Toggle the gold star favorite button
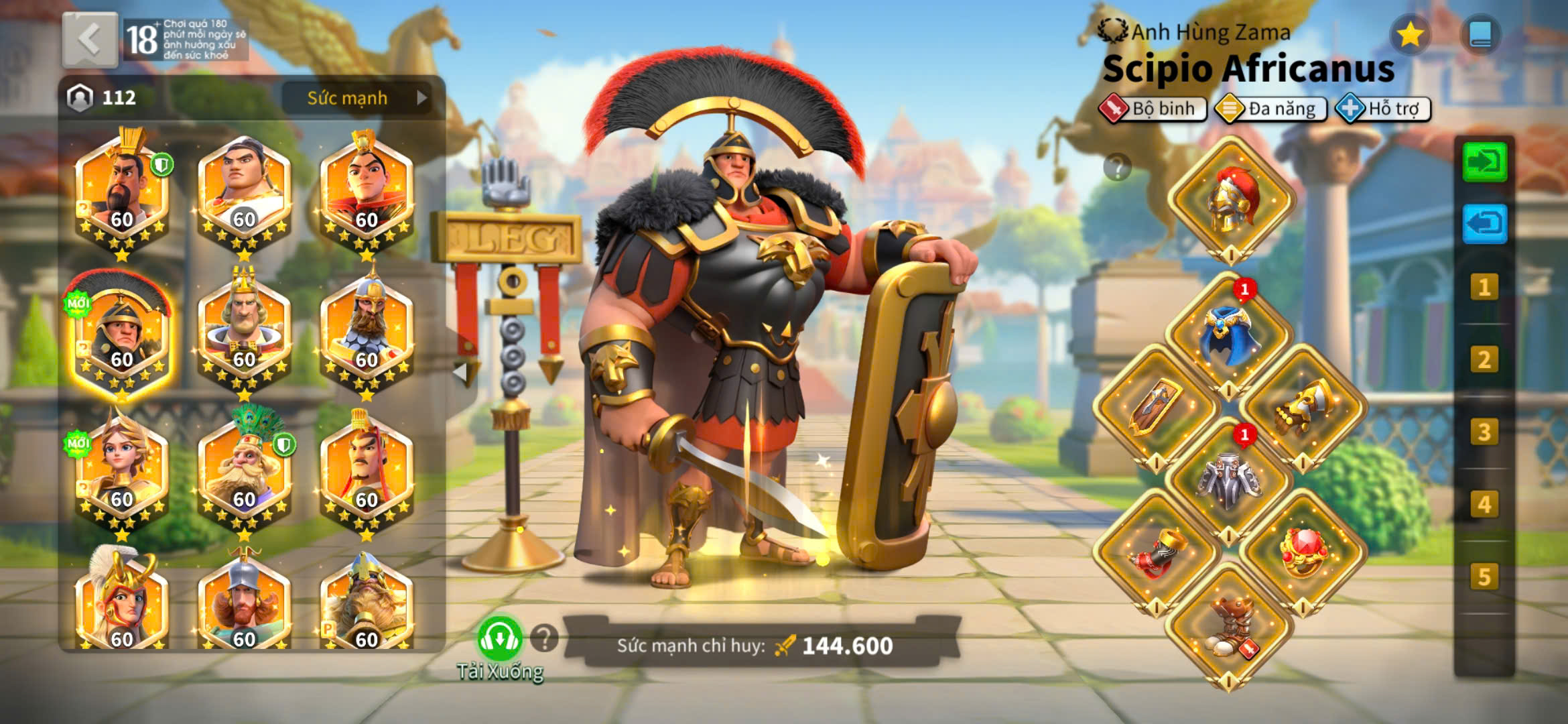 [x=1410, y=35]
